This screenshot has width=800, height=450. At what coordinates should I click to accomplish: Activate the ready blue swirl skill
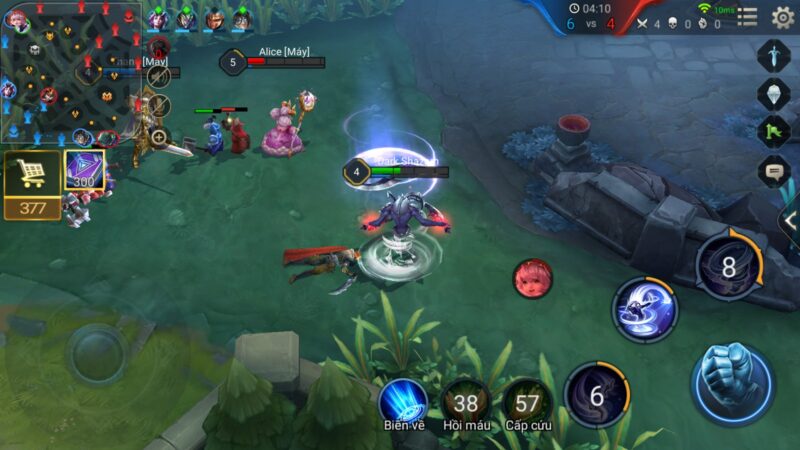point(644,309)
